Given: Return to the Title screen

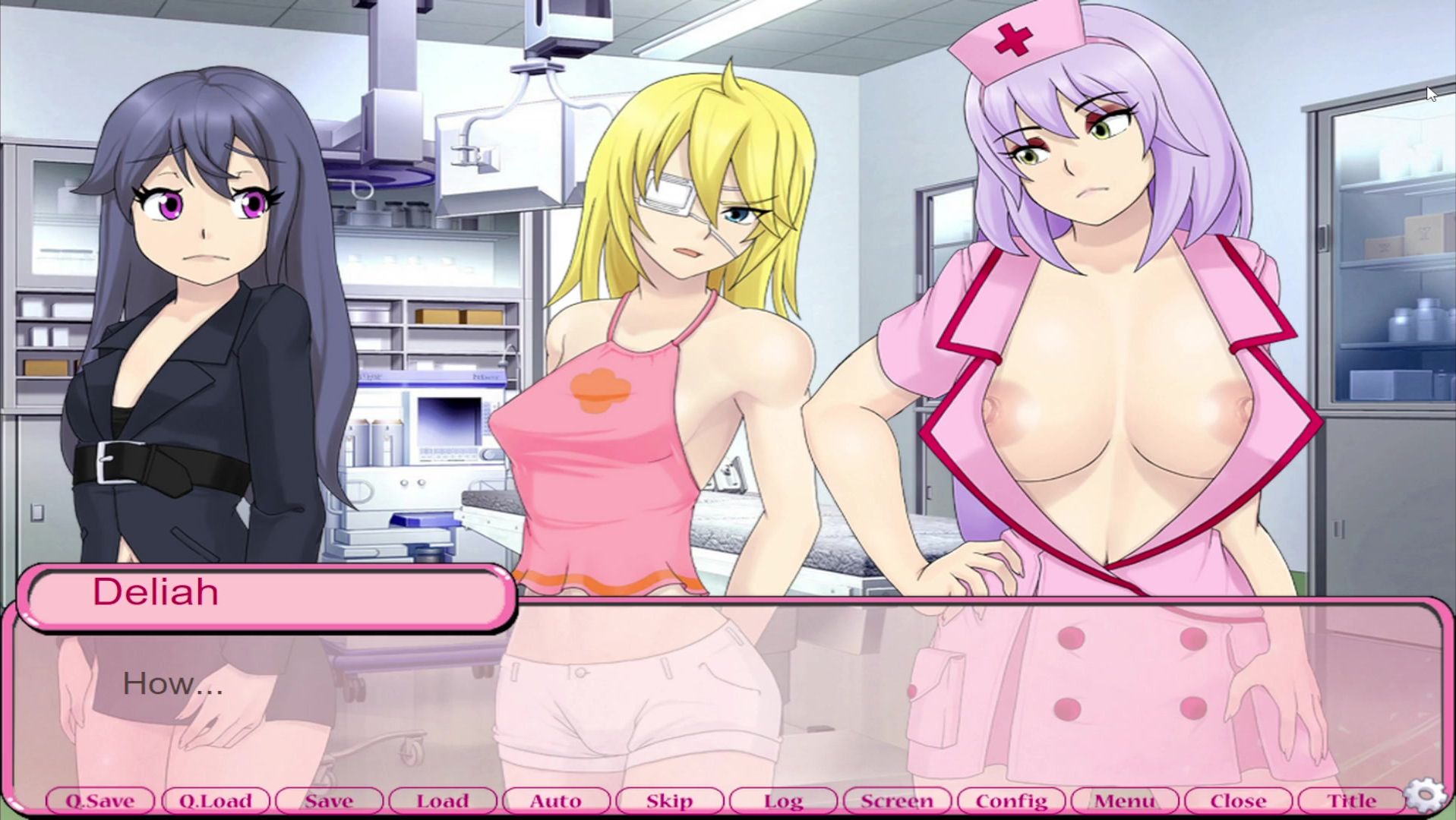Looking at the screenshot, I should pos(1351,801).
